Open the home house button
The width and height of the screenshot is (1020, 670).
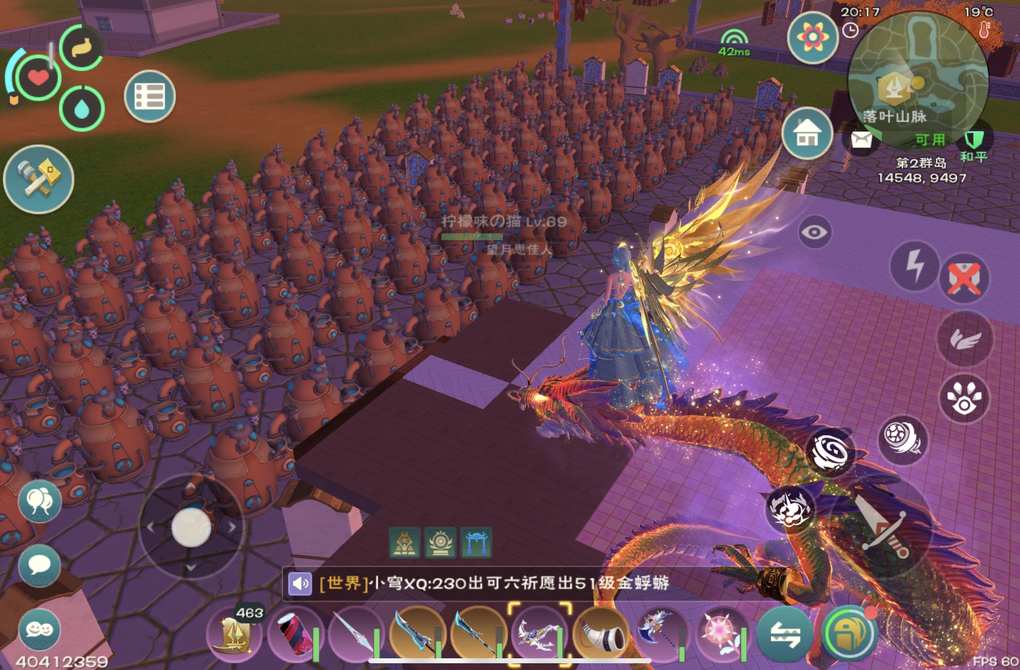[x=807, y=133]
